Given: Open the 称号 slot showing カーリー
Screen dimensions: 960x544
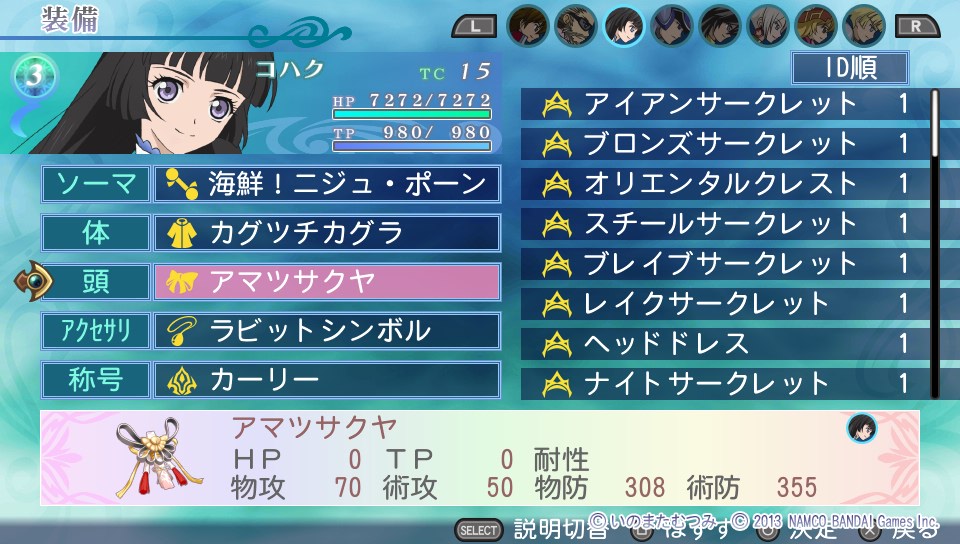Looking at the screenshot, I should pos(326,379).
